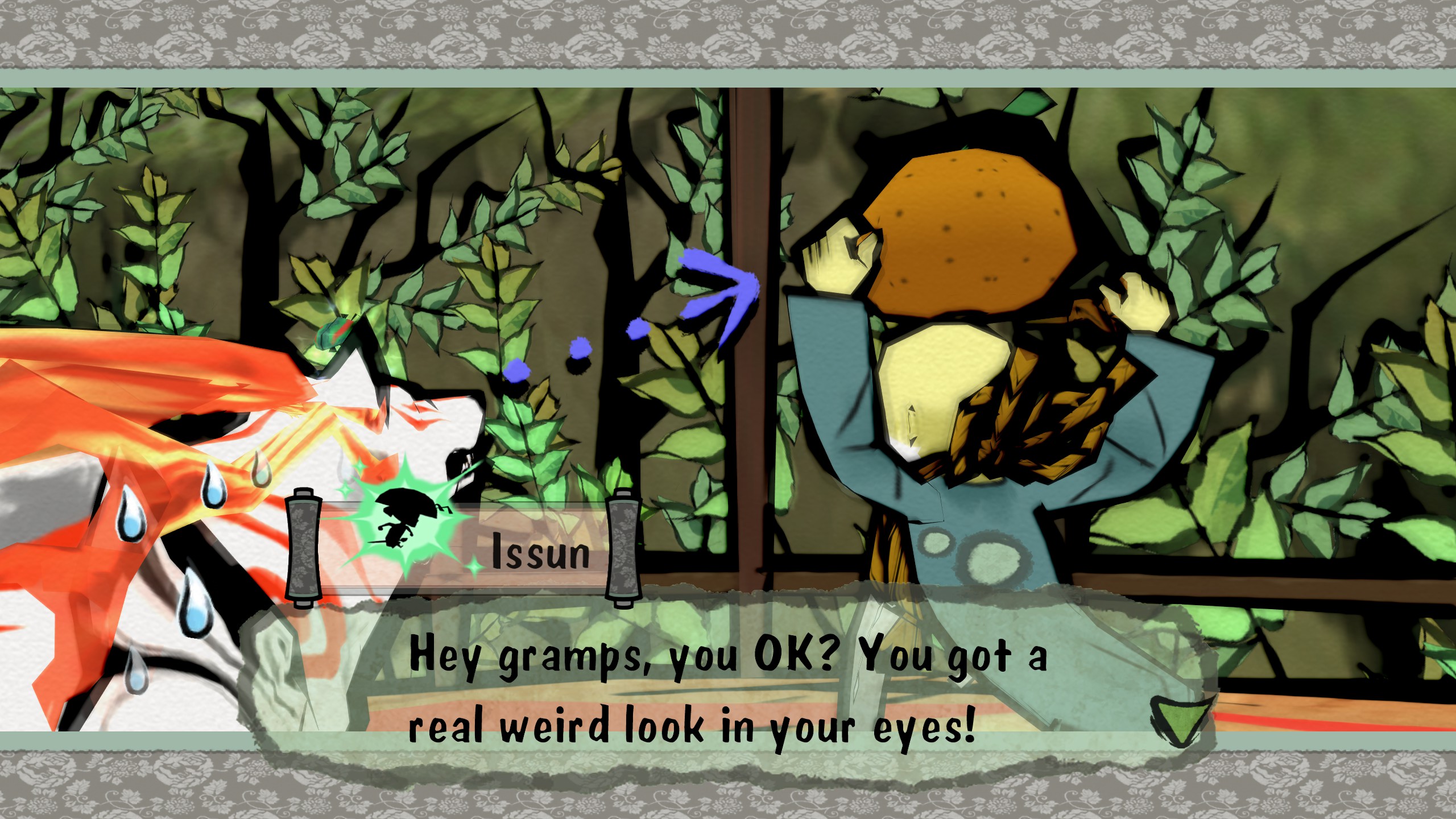Screen dimensions: 1456x819
Task: Click the floral patterned border at the top
Action: (728, 31)
